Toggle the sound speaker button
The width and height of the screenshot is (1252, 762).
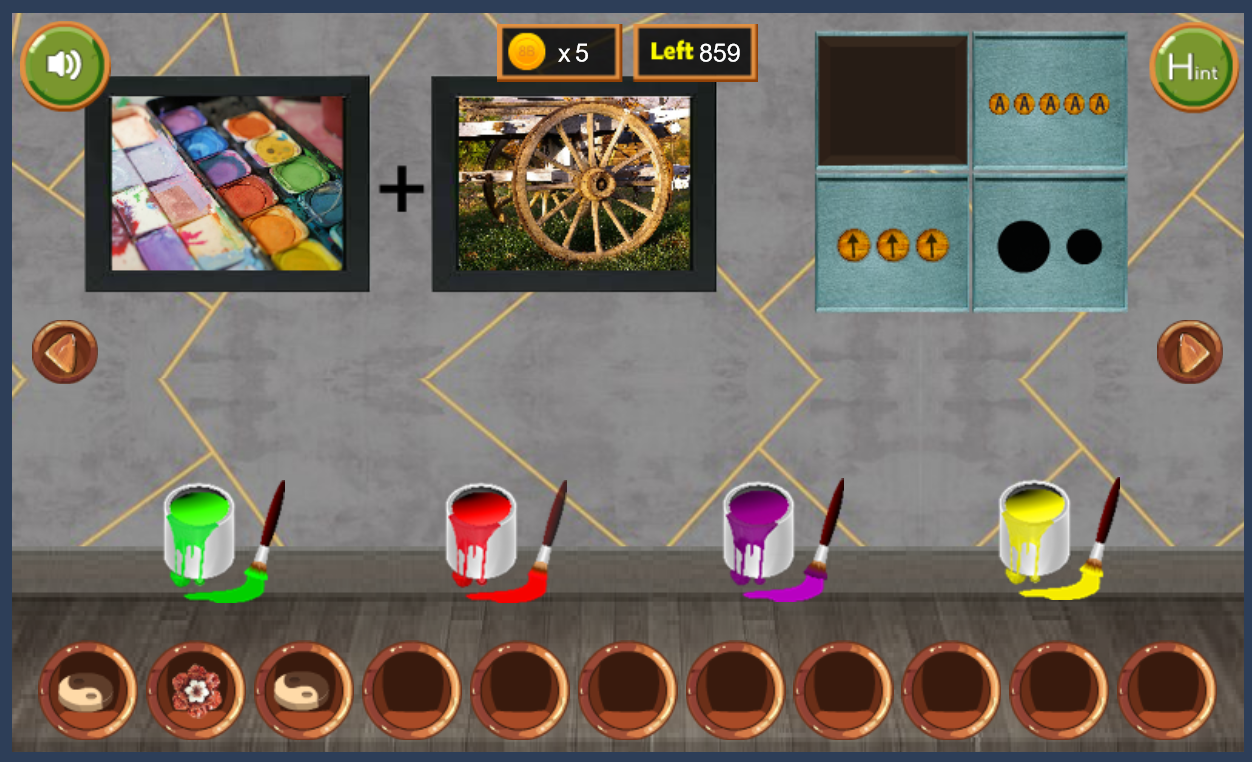coord(64,65)
